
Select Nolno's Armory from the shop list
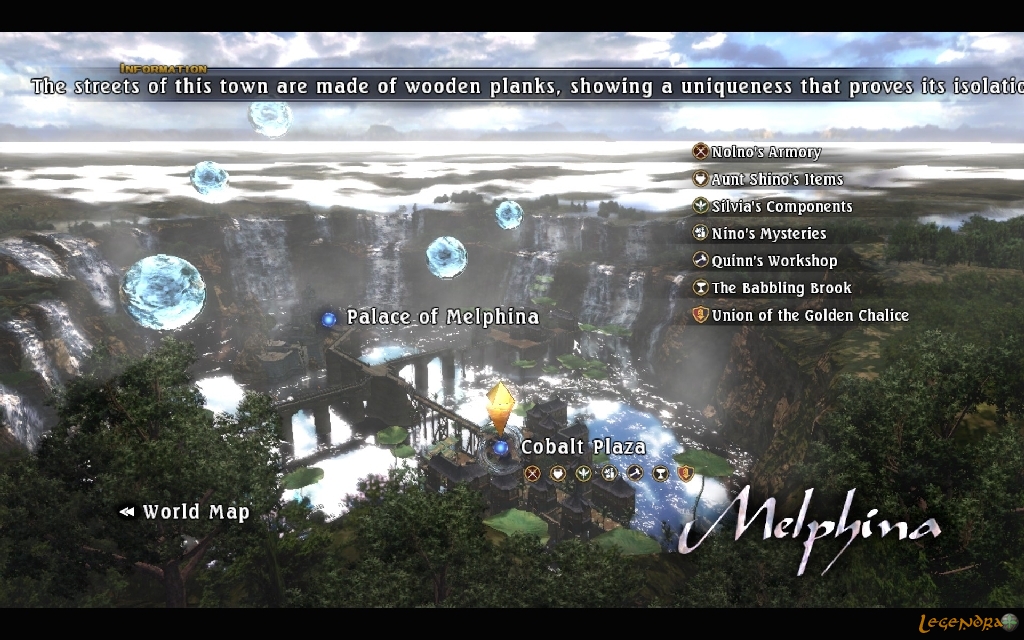pyautogui.click(x=765, y=152)
